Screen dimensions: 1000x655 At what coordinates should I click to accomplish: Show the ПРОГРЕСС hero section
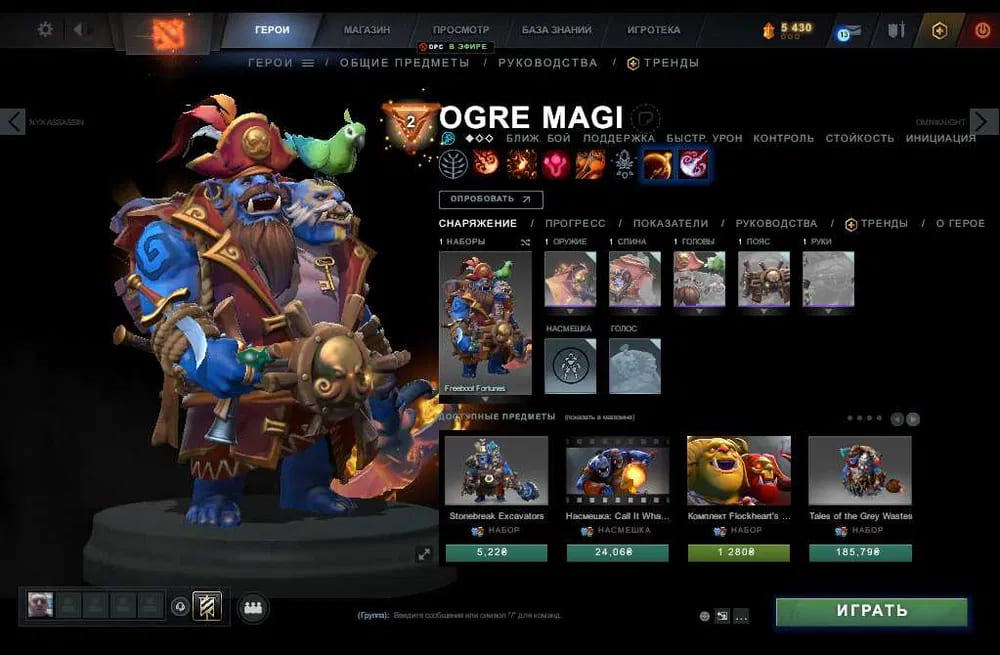[576, 224]
